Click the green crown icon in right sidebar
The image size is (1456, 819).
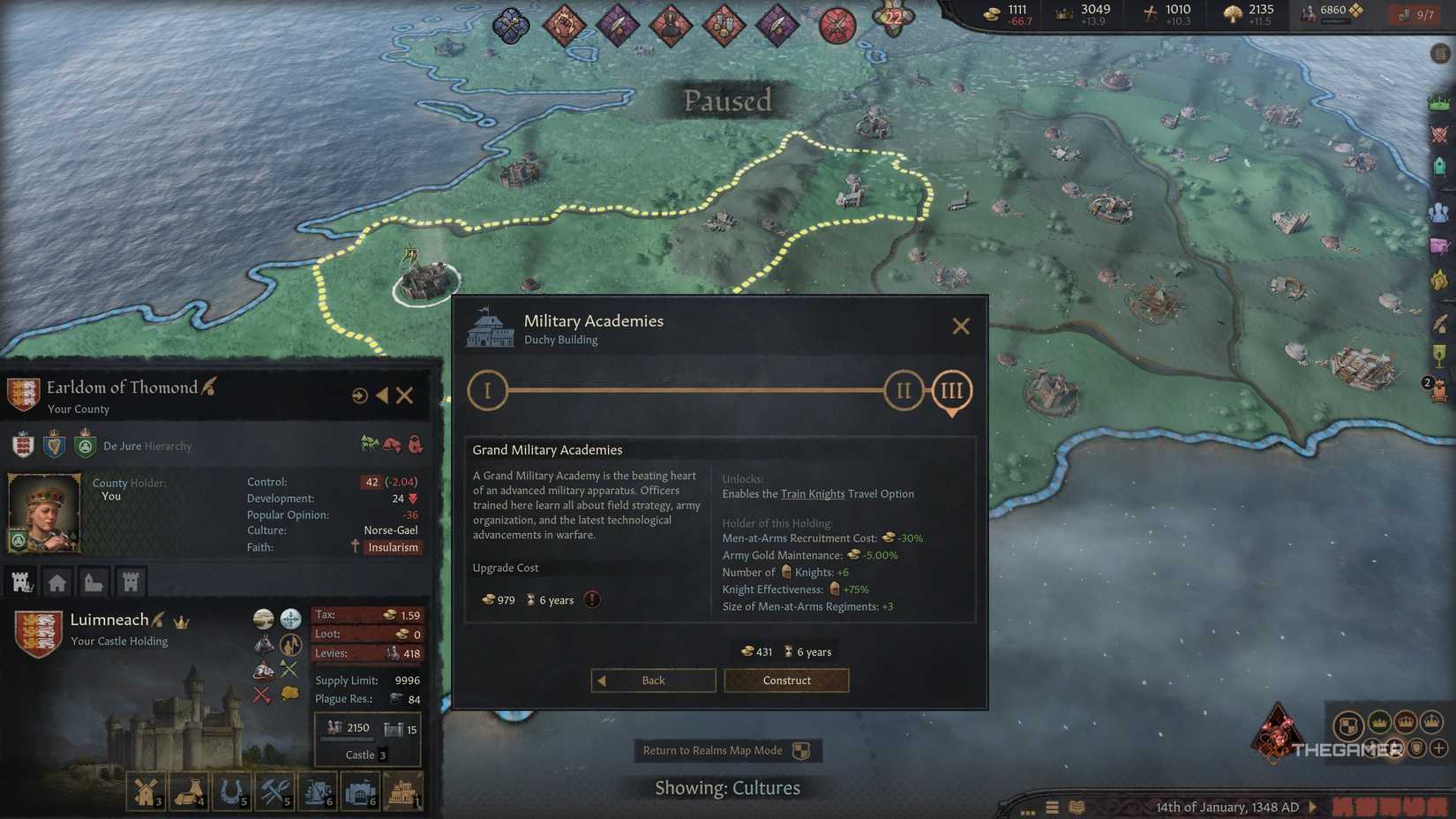tap(1439, 104)
